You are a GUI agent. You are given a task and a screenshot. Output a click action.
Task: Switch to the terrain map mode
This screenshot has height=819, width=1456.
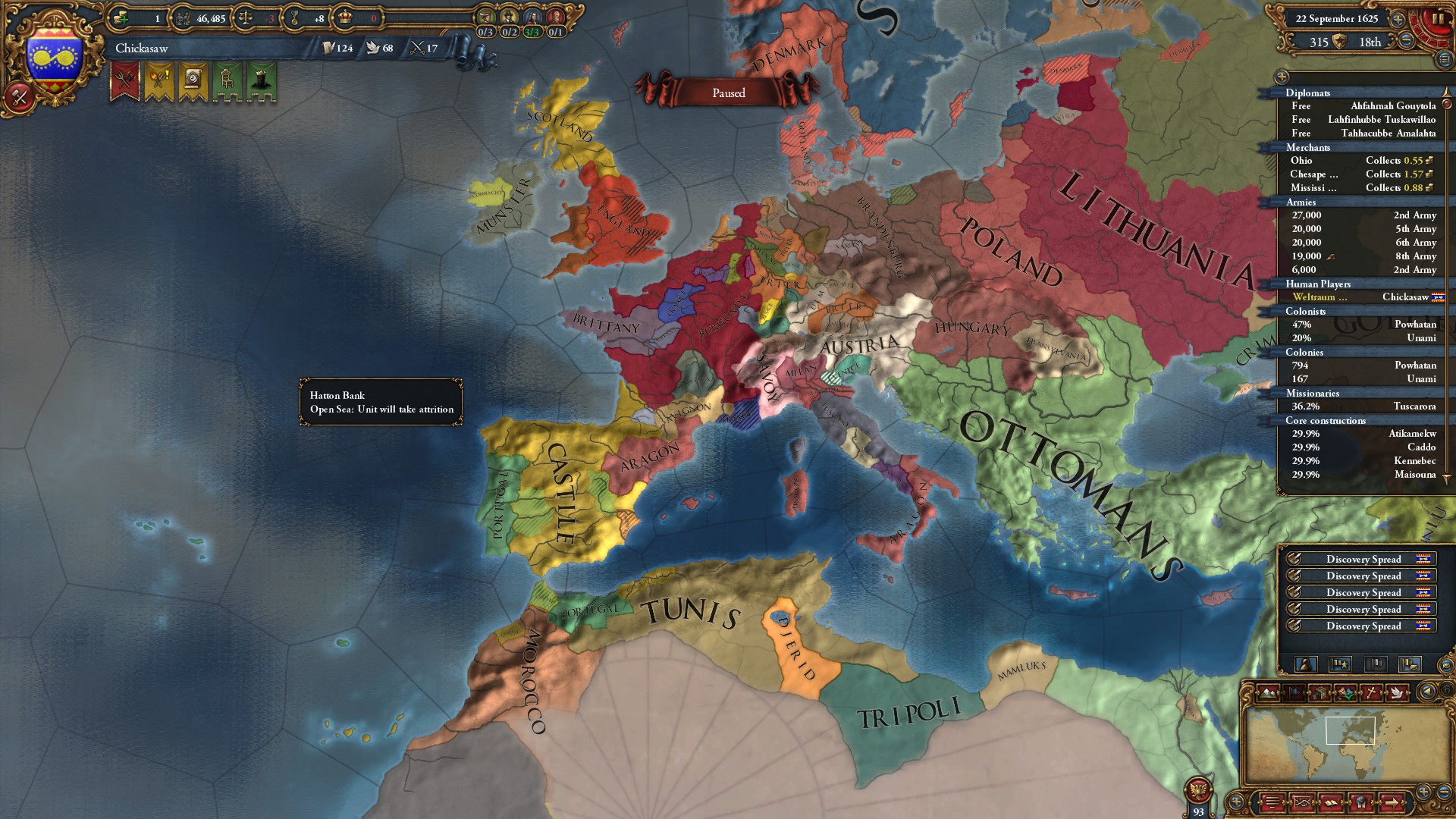pyautogui.click(x=1269, y=692)
